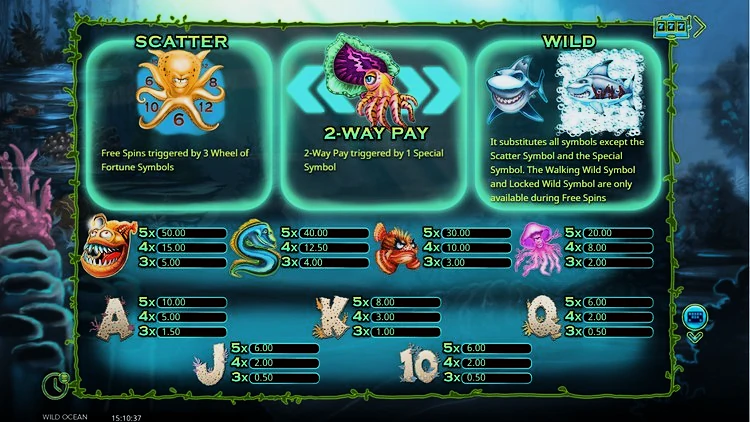Open the round blue paytable page button
Screen dimensions: 750x422
point(694,318)
